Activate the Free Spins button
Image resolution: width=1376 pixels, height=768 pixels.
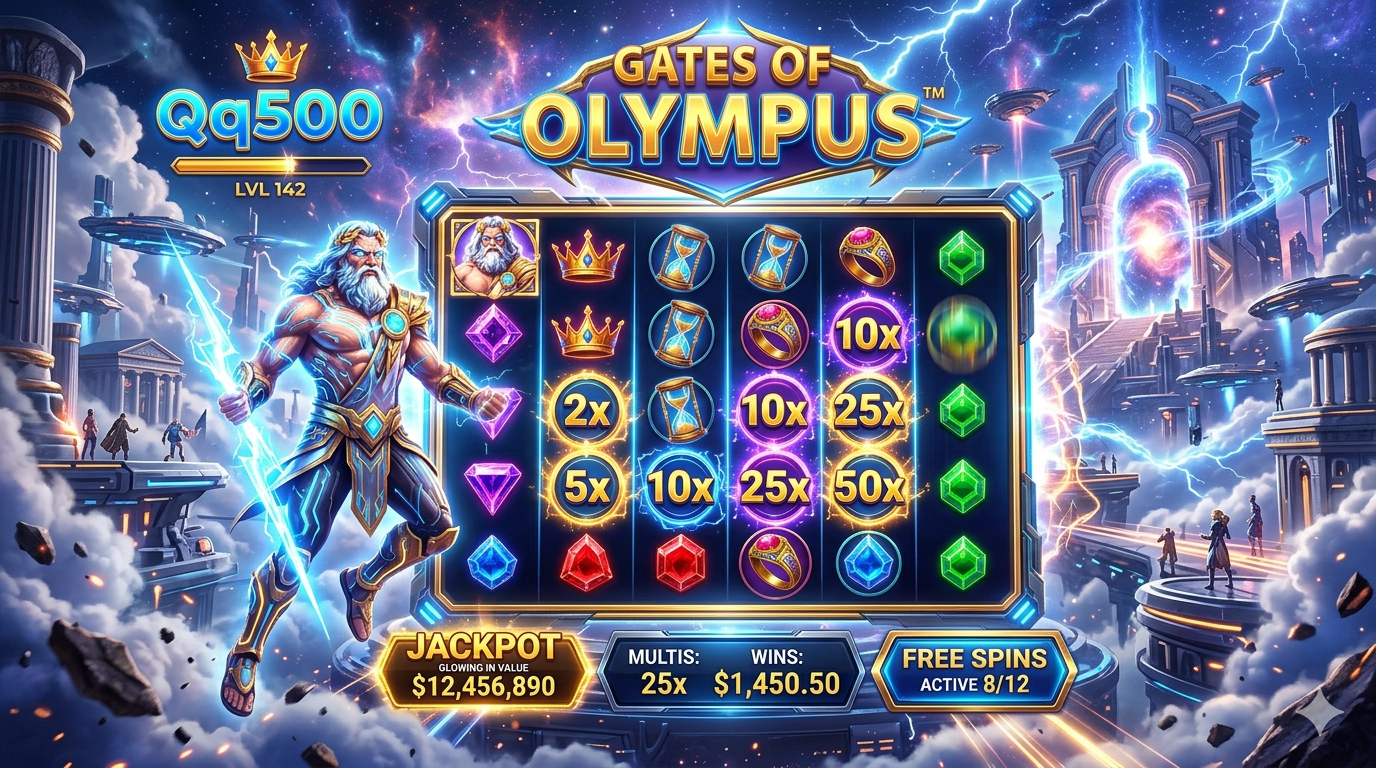tap(973, 669)
